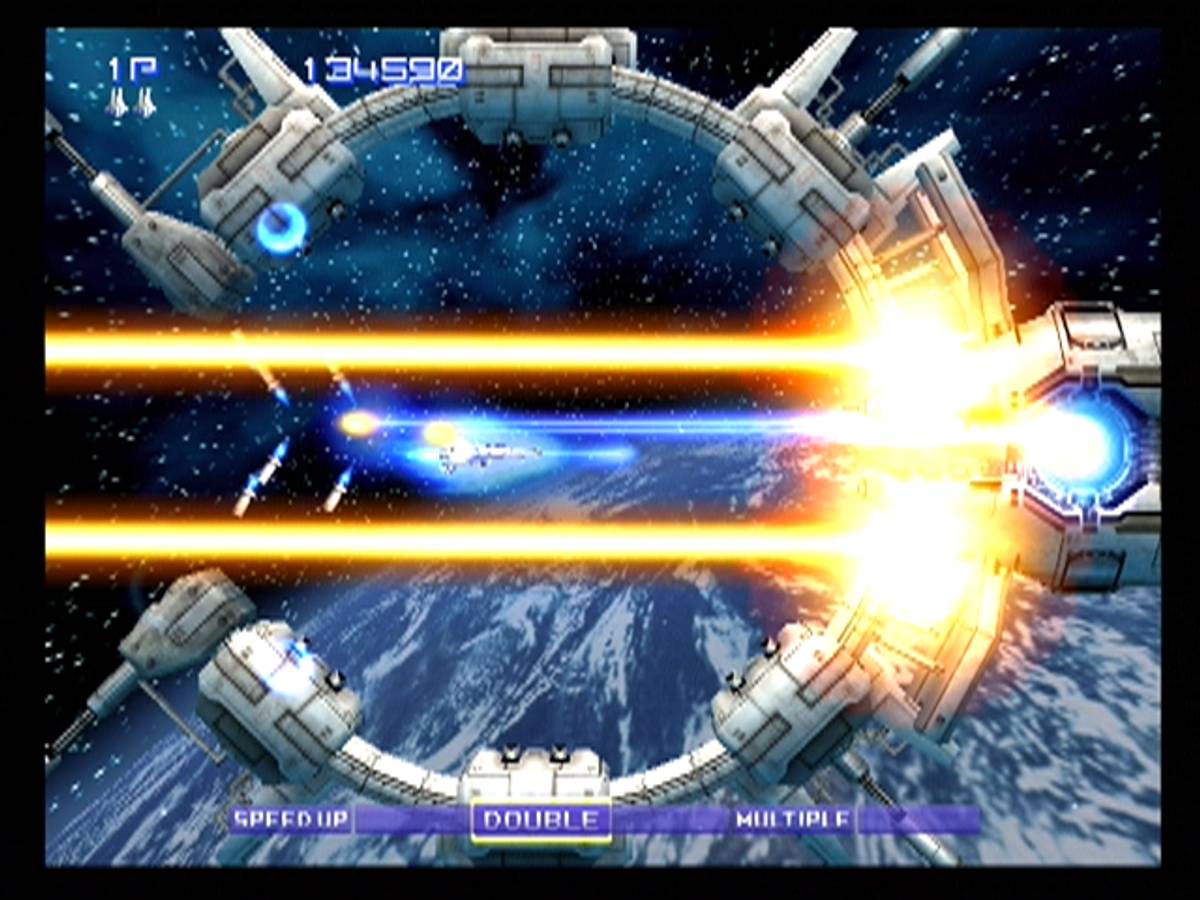This screenshot has width=1200, height=900.
Task: Choose the MULTIPLE power-up slot
Action: click(x=794, y=820)
